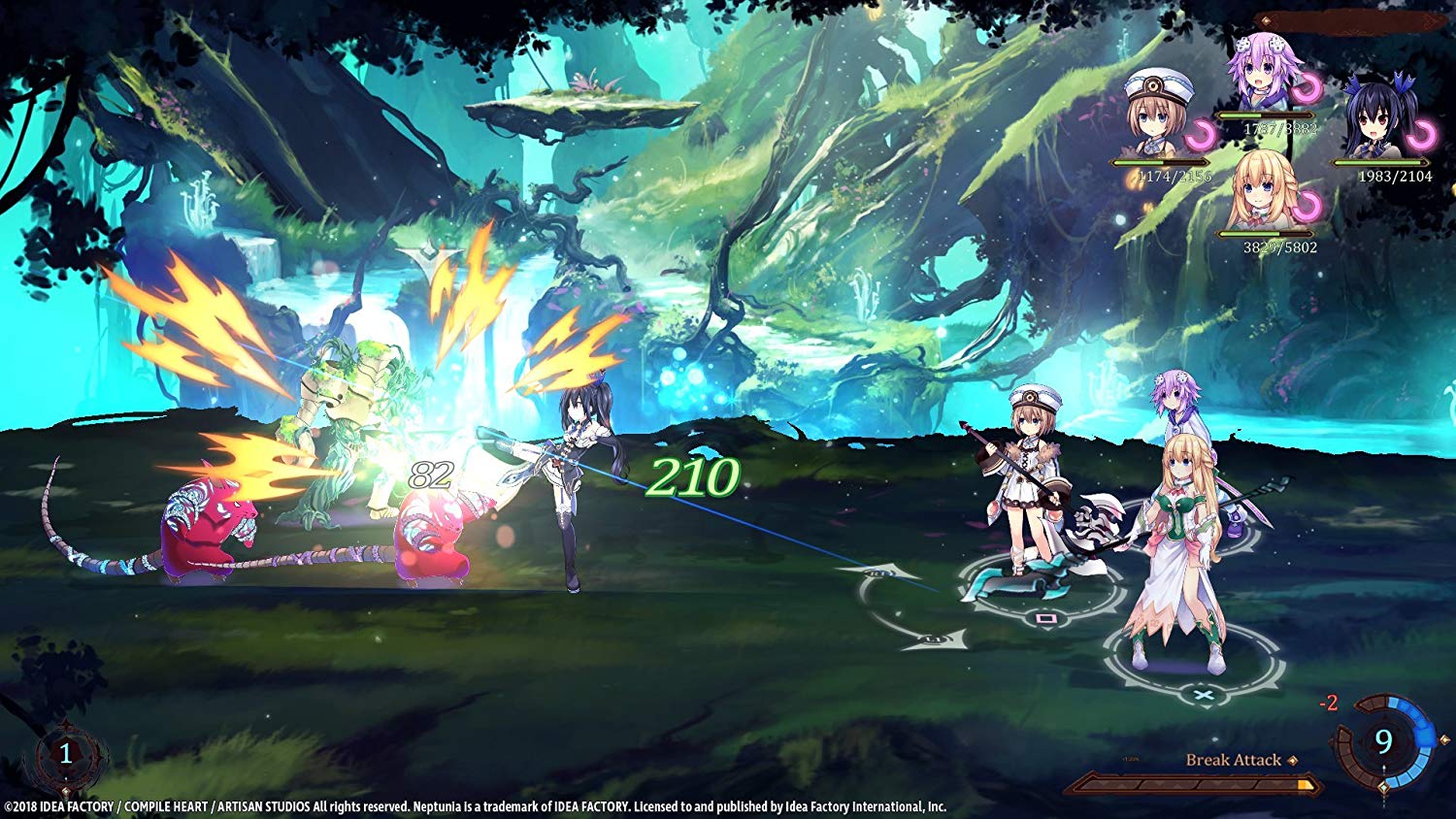The height and width of the screenshot is (819, 1456).
Task: Click the 82 damage number near the golem
Action: coord(429,475)
